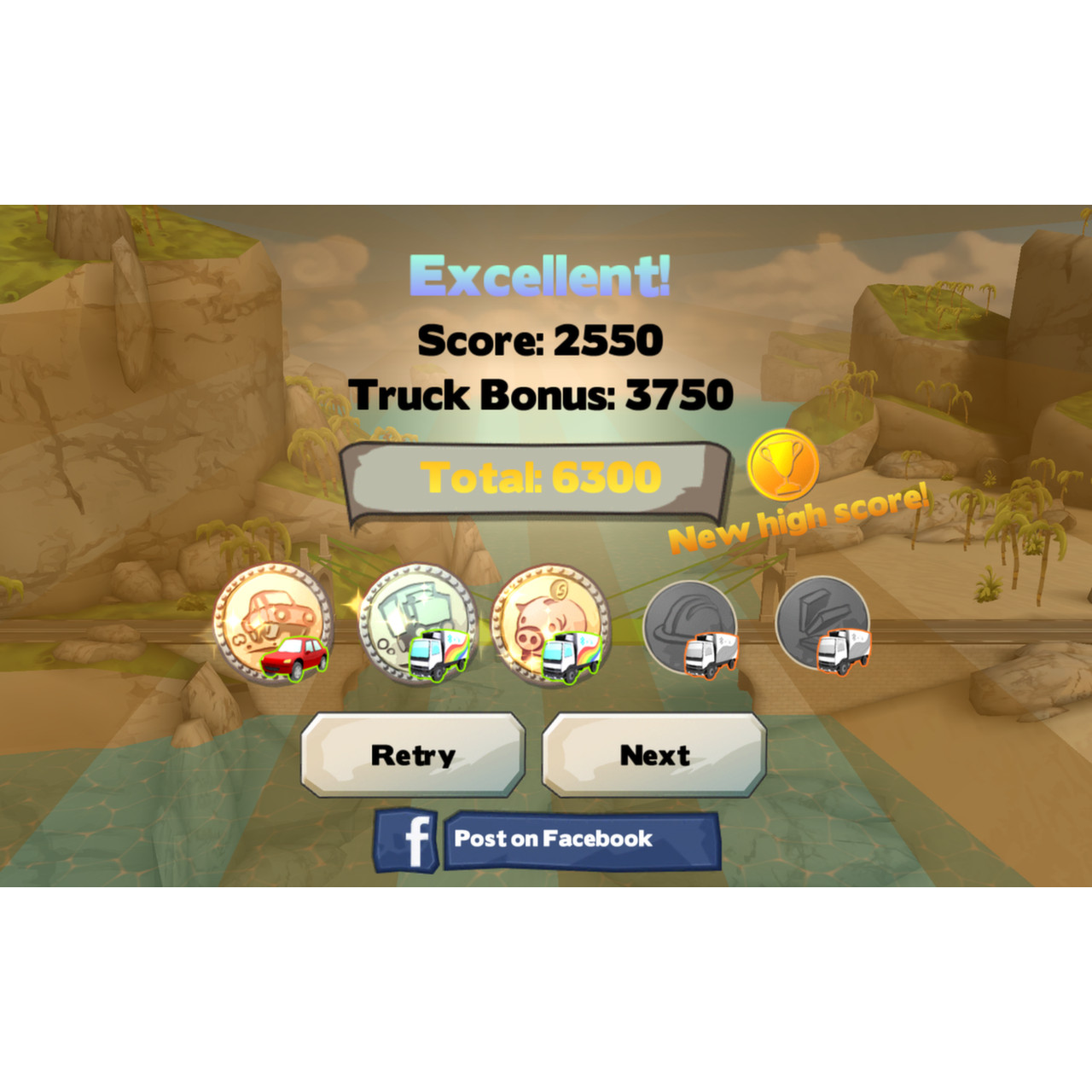Click Next to advance to the next level
This screenshot has width=1092, height=1092.
tap(653, 753)
